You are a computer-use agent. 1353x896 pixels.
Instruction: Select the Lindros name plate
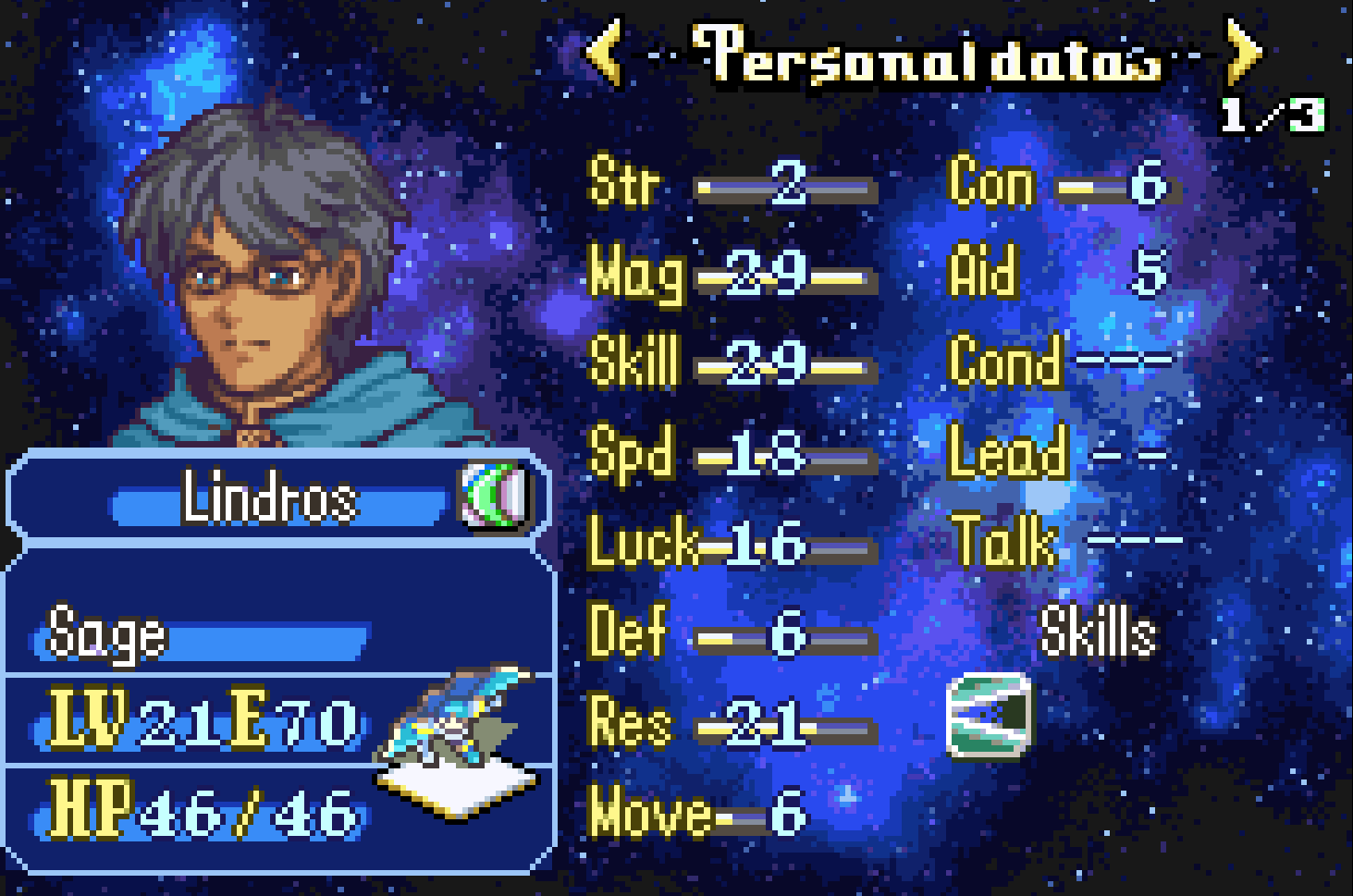(x=270, y=498)
